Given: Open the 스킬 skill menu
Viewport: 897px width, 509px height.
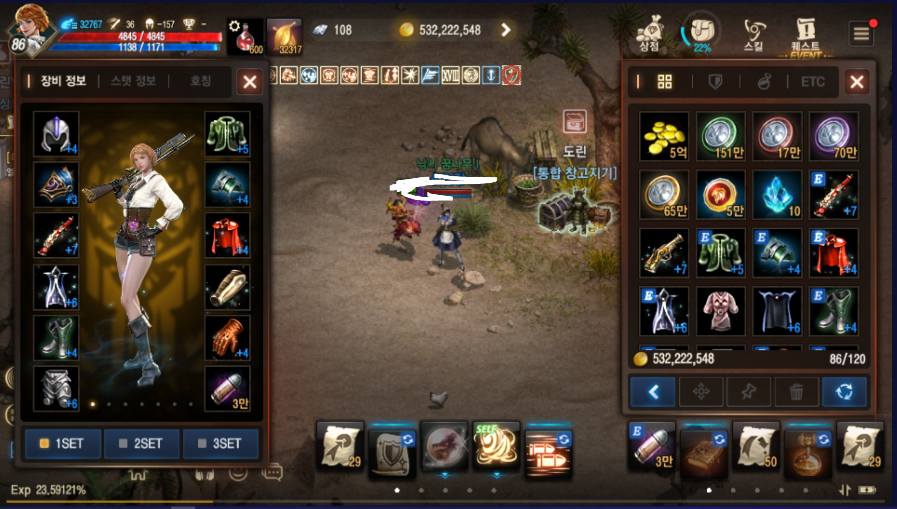Looking at the screenshot, I should (x=753, y=31).
